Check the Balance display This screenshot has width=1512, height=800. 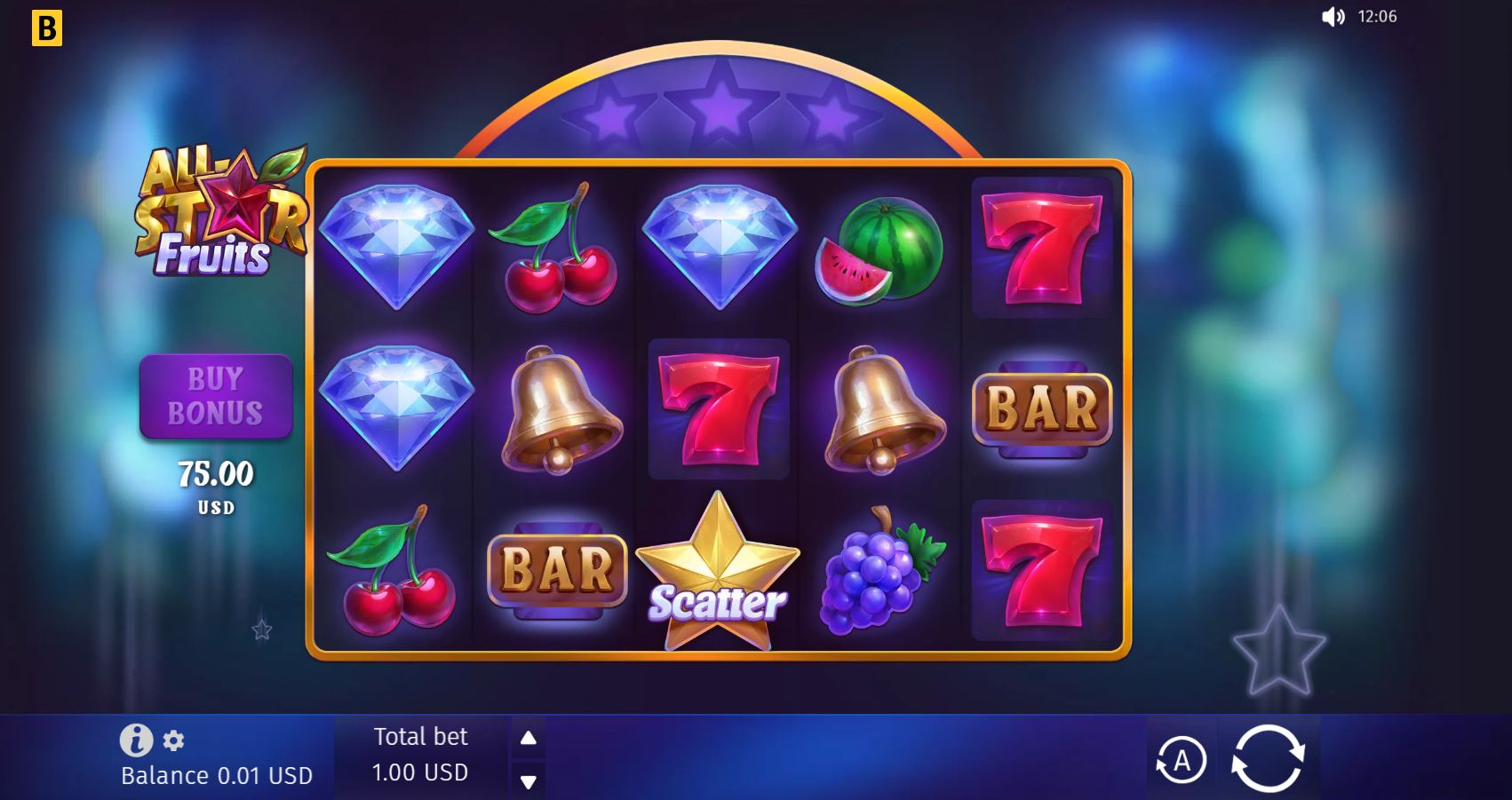(216, 774)
